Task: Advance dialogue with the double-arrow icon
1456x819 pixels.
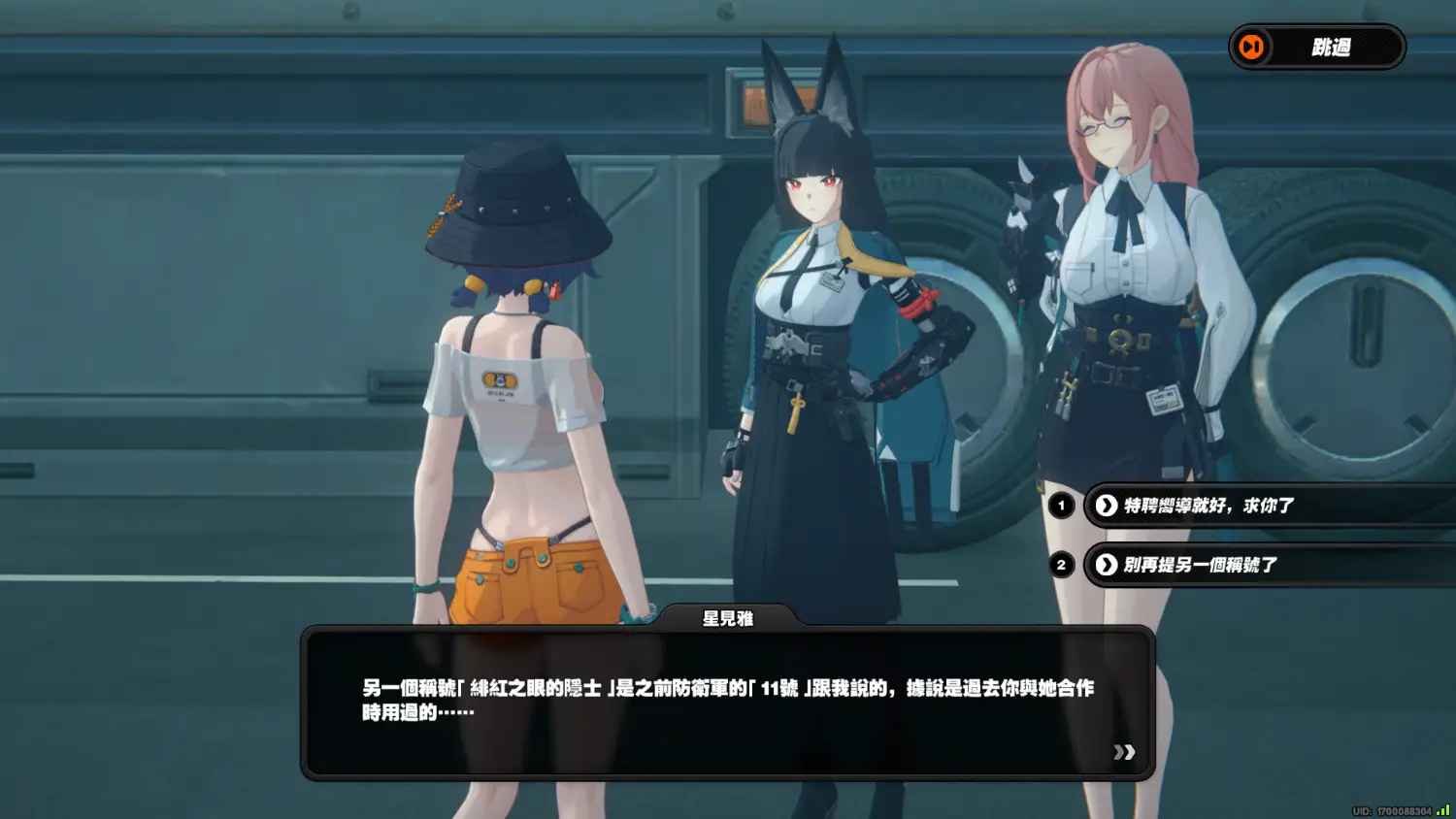Action: 1124,752
